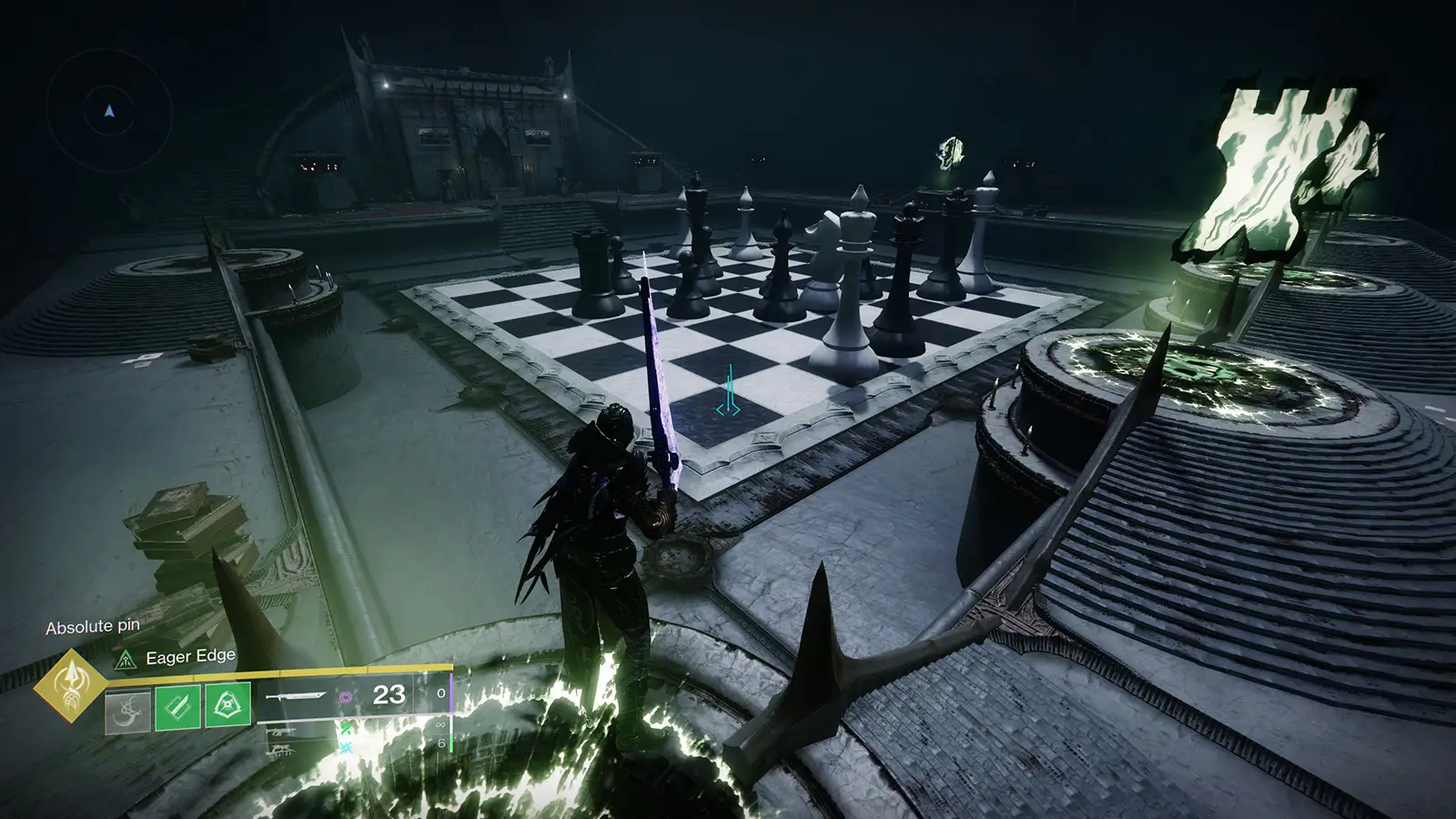1456x819 pixels.
Task: Click the machine gun weapon slot icon
Action: pyautogui.click(x=282, y=750)
